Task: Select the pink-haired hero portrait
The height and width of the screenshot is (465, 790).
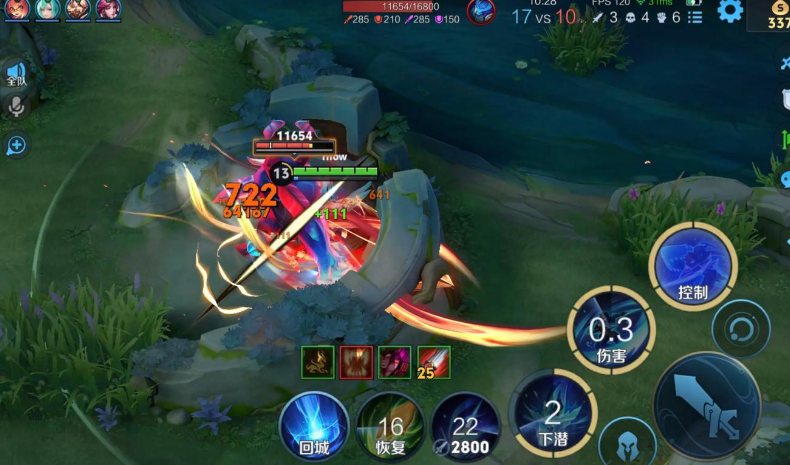Action: click(x=107, y=9)
